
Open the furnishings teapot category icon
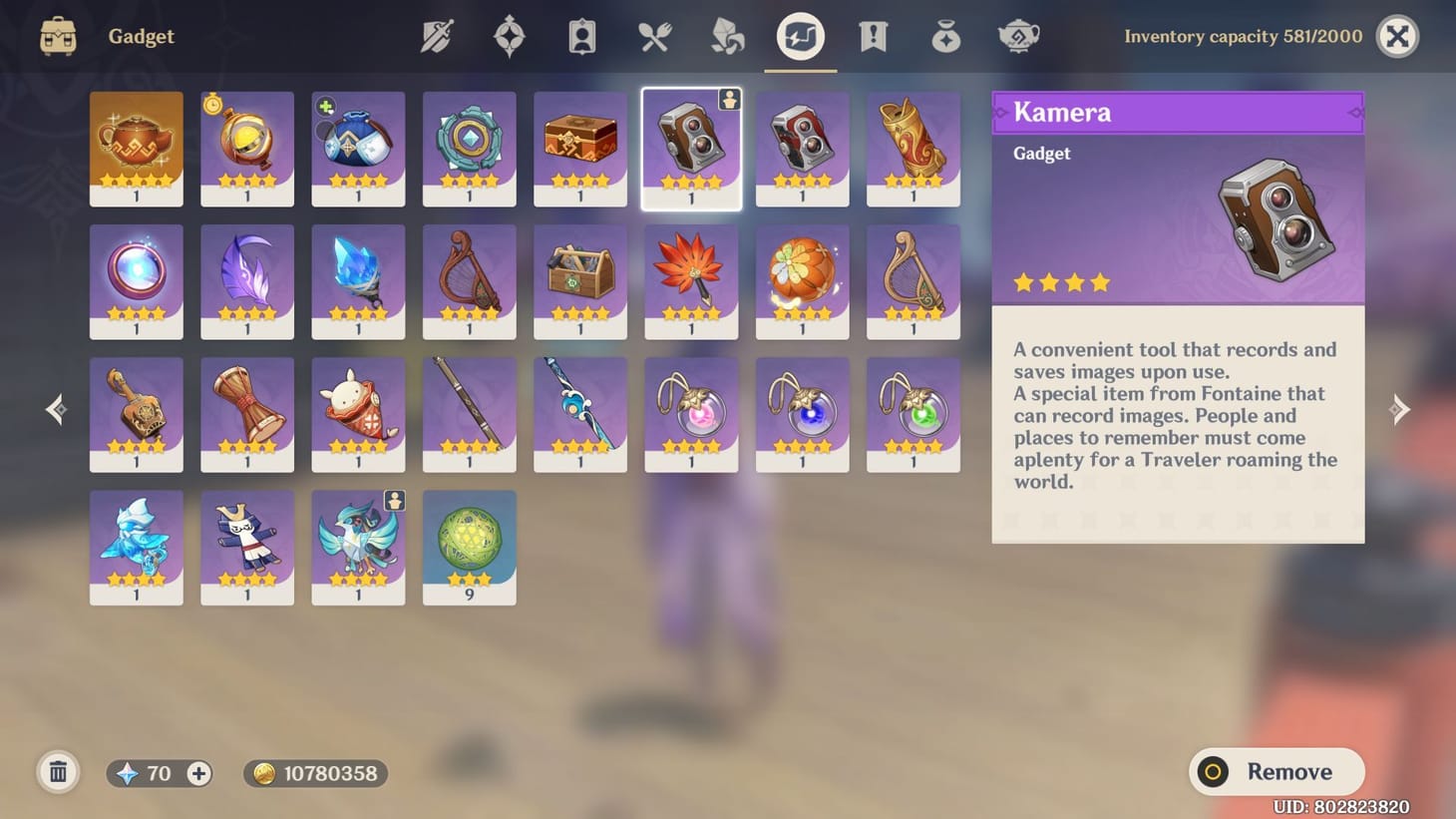1018,36
